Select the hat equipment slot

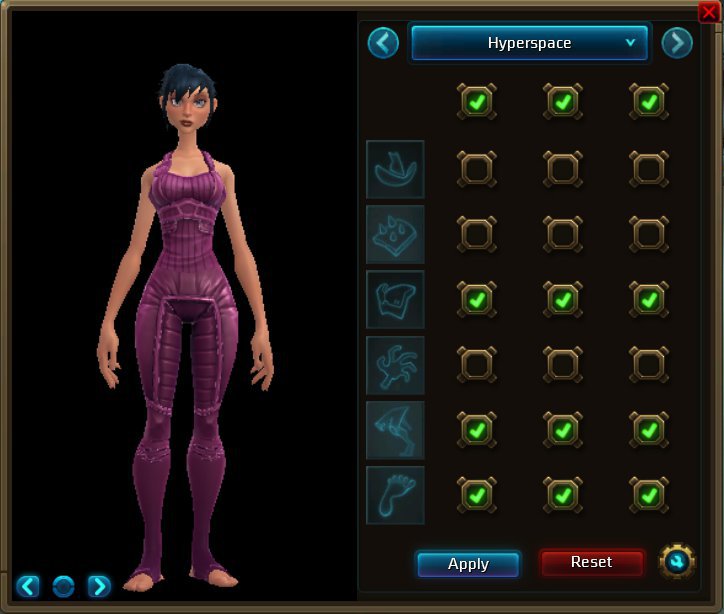pyautogui.click(x=395, y=169)
